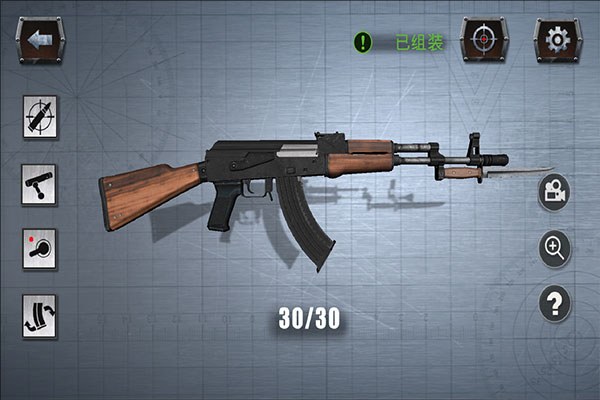Open the gear settings button
Image resolution: width=600 pixels, height=400 pixels.
tap(555, 40)
